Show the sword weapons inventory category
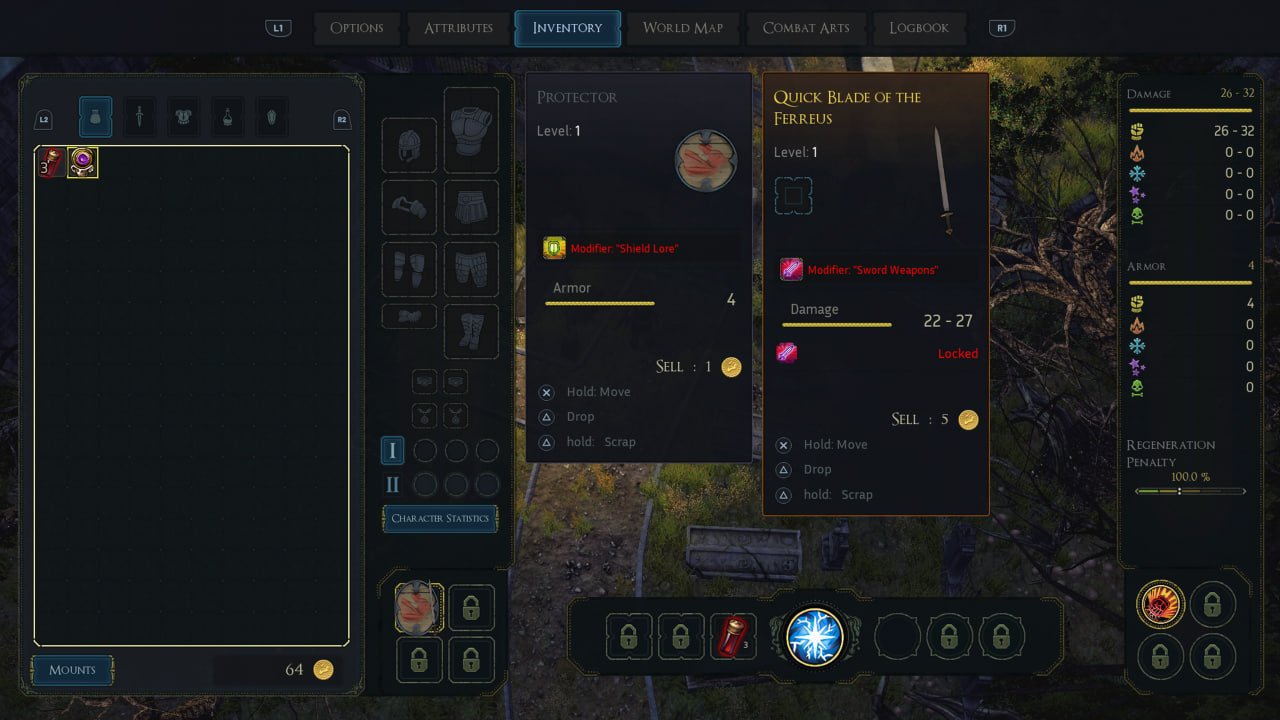The width and height of the screenshot is (1280, 720). [x=139, y=117]
